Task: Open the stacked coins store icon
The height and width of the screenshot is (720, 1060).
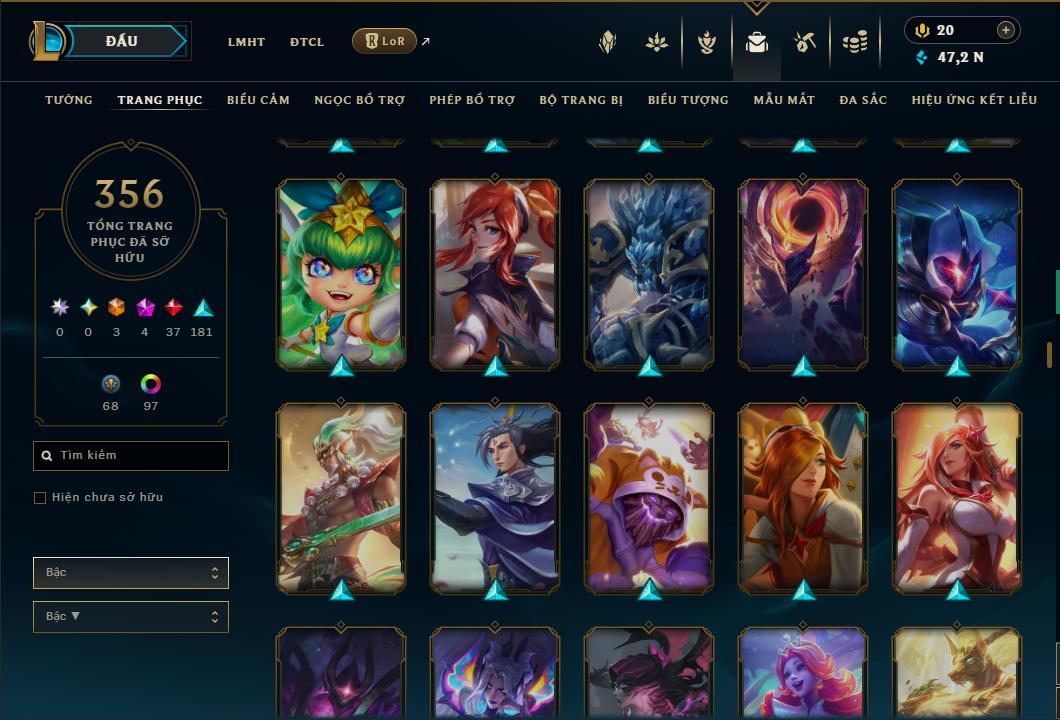Action: tap(854, 42)
